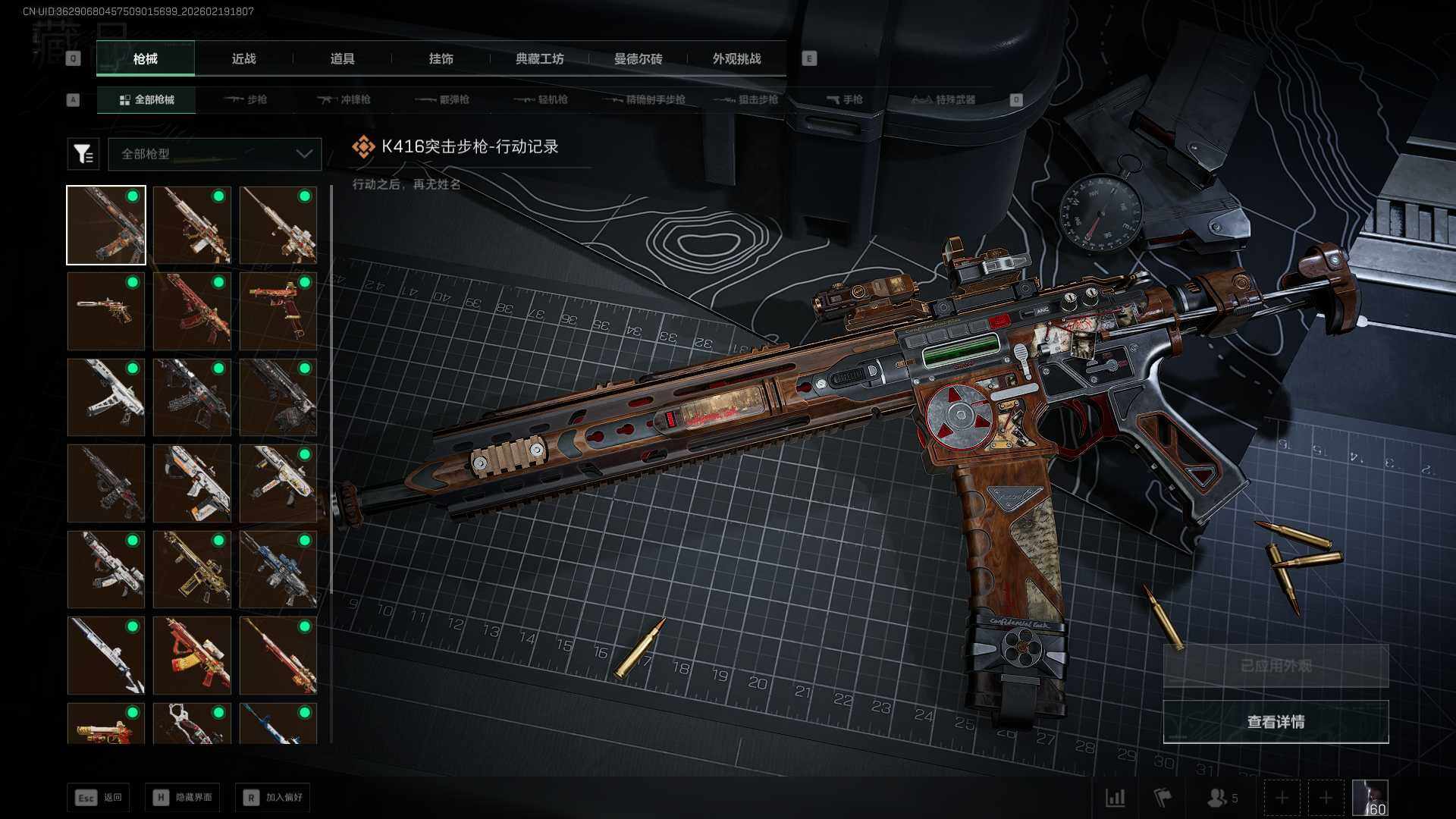The height and width of the screenshot is (819, 1456).
Task: Select the 特殊武器 special weapons category
Action: 943,99
